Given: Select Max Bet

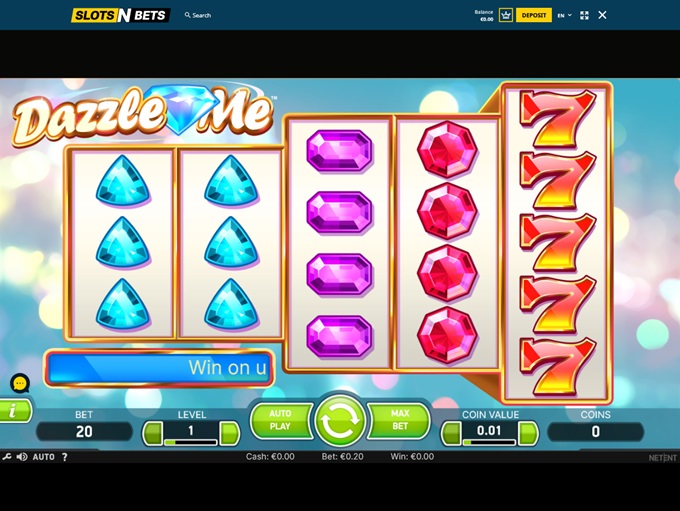Looking at the screenshot, I should (400, 420).
